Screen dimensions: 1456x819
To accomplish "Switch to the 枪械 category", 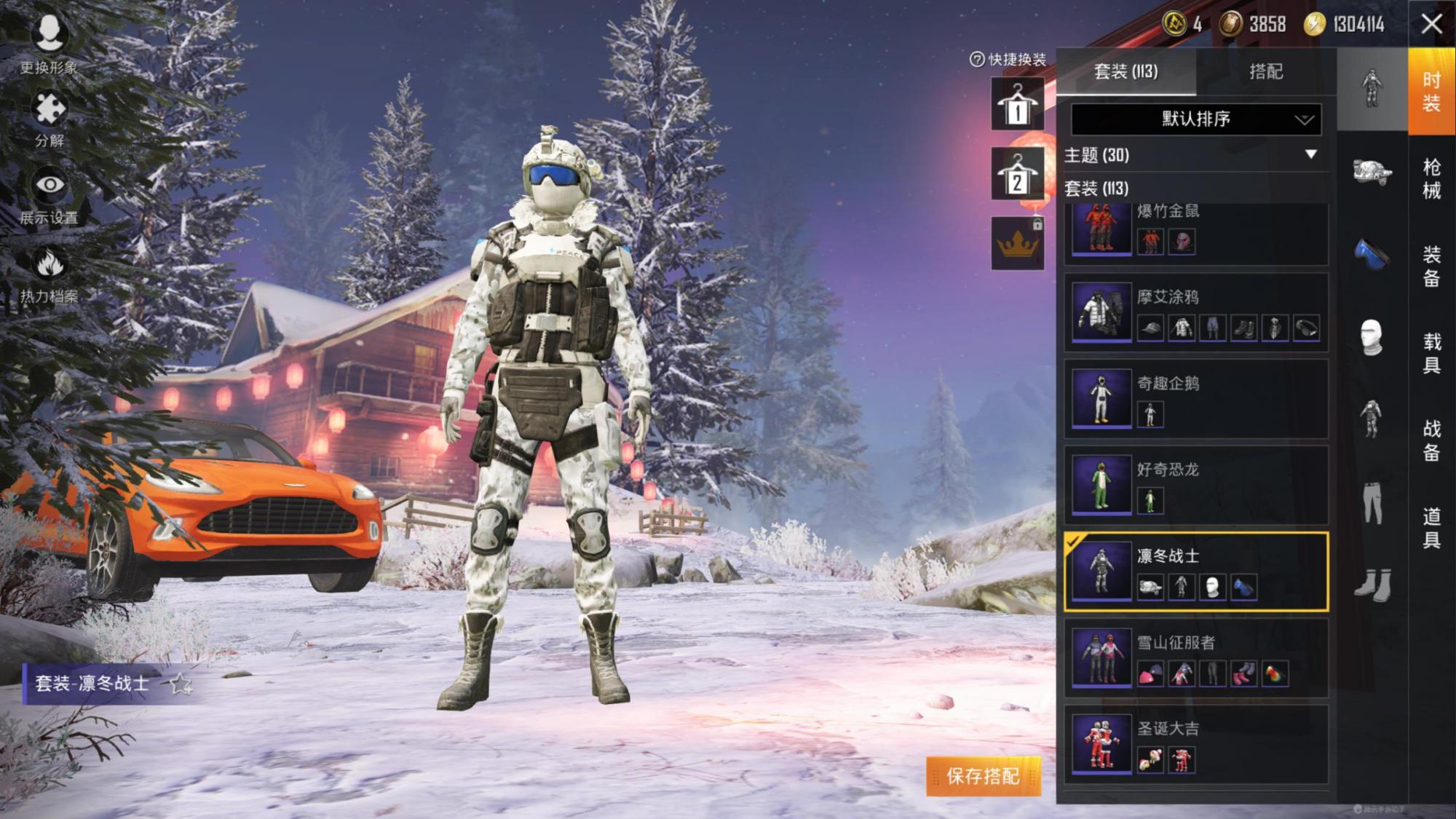I will 1431,178.
